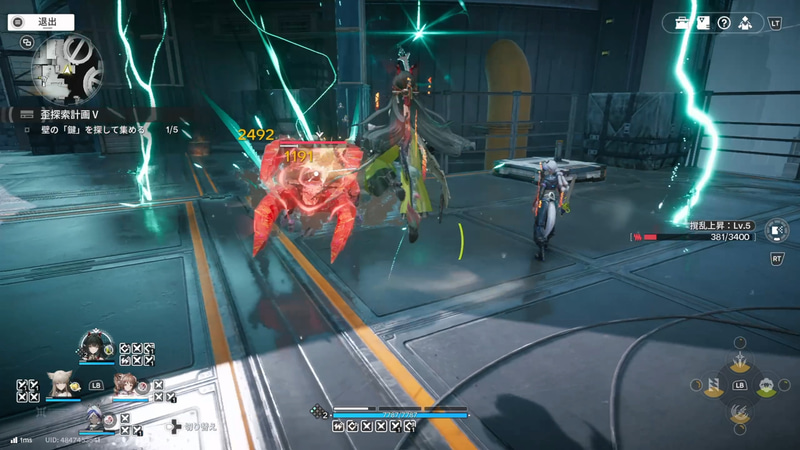Open the character figure icon in the top bar
The height and width of the screenshot is (450, 800).
tap(746, 22)
